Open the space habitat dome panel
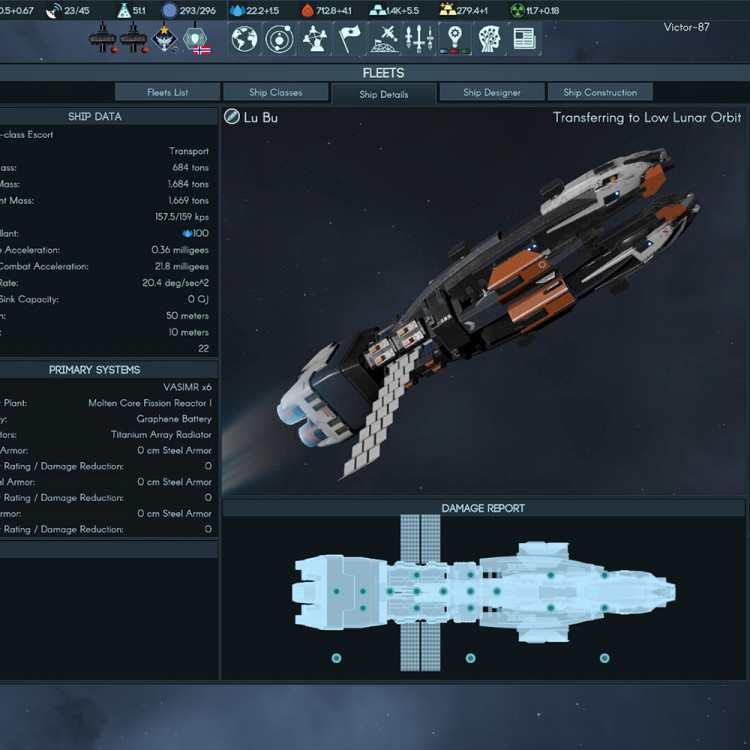 (385, 39)
